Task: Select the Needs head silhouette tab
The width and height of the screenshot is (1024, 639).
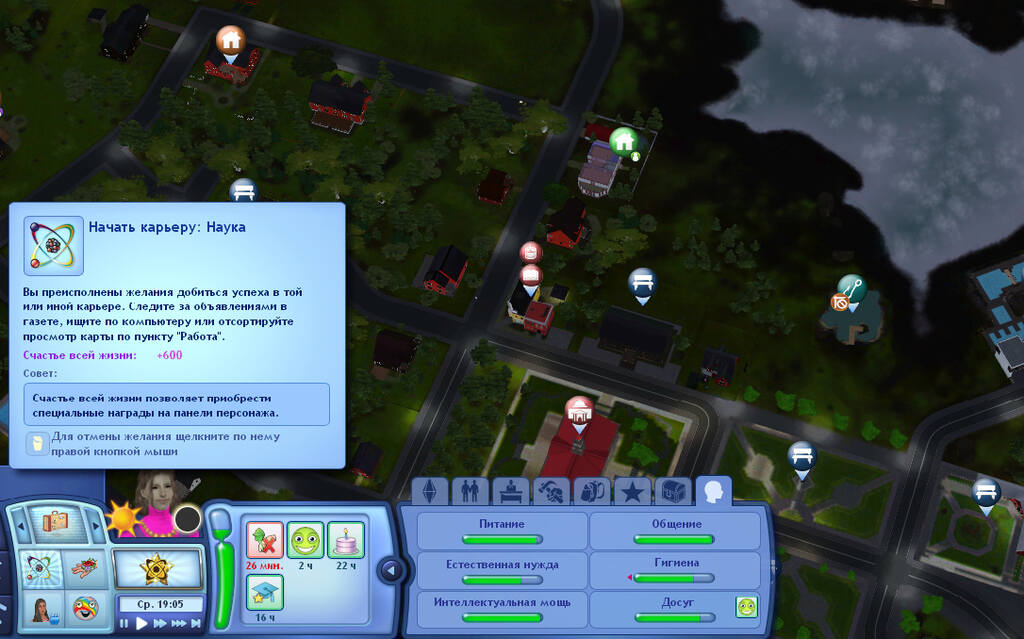Action: (713, 491)
